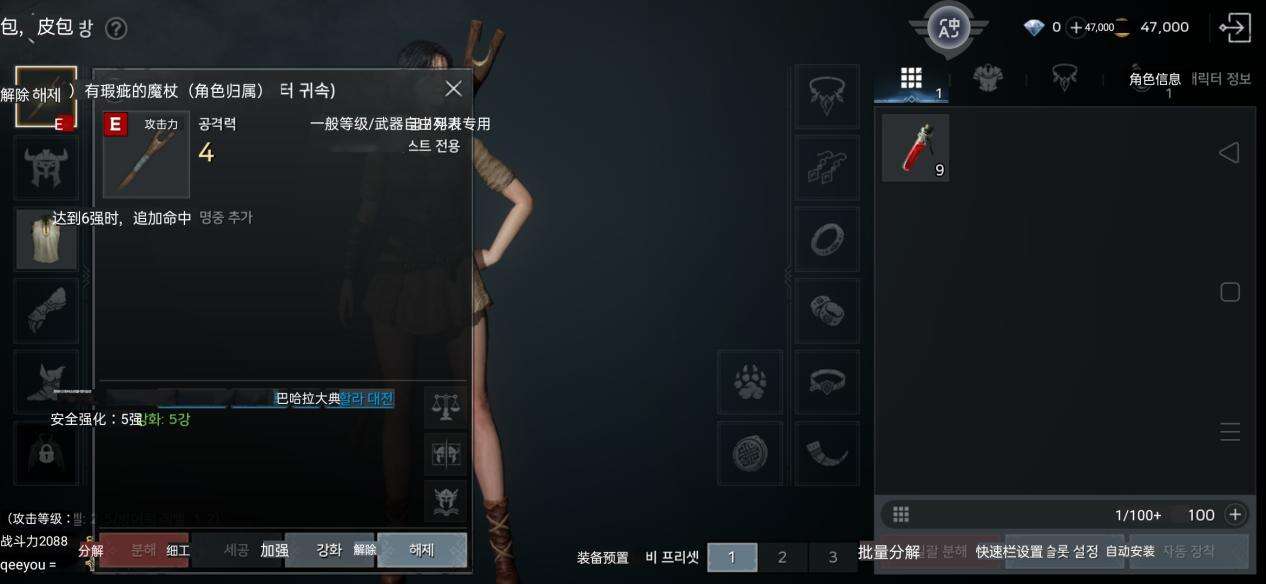Show all items grid tab
The width and height of the screenshot is (1266, 584).
point(911,79)
